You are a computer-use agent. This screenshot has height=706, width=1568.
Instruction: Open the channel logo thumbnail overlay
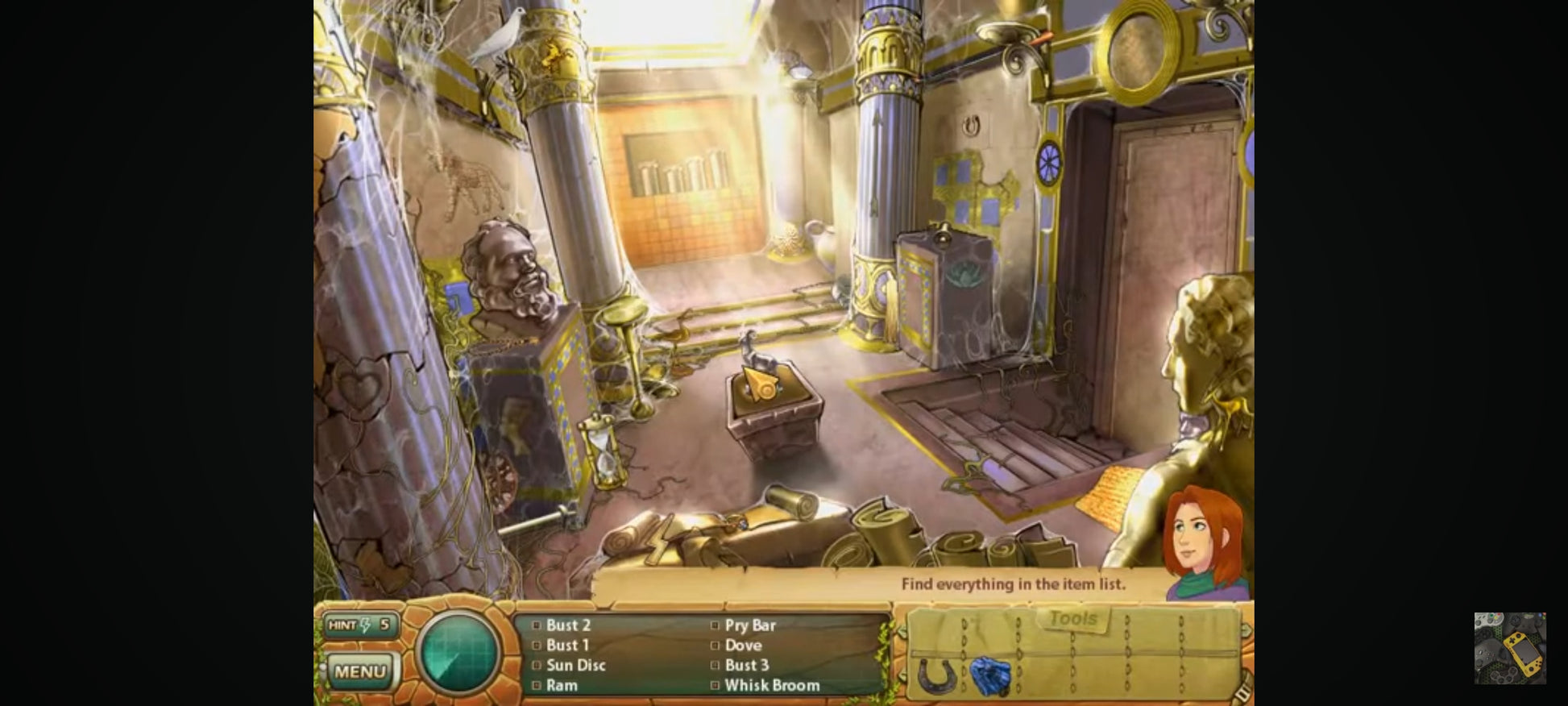[1509, 648]
